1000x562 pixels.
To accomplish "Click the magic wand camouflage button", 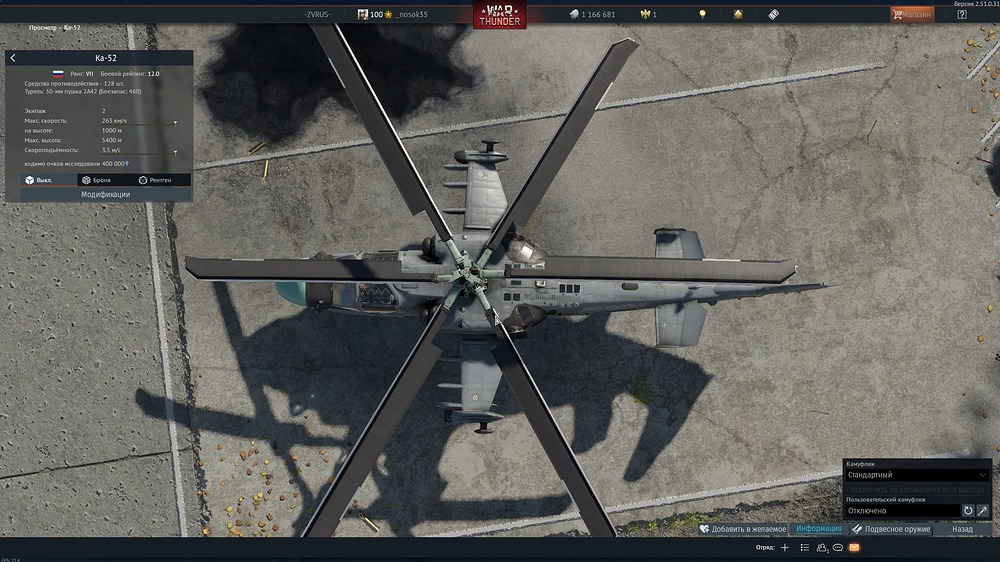I will click(983, 510).
